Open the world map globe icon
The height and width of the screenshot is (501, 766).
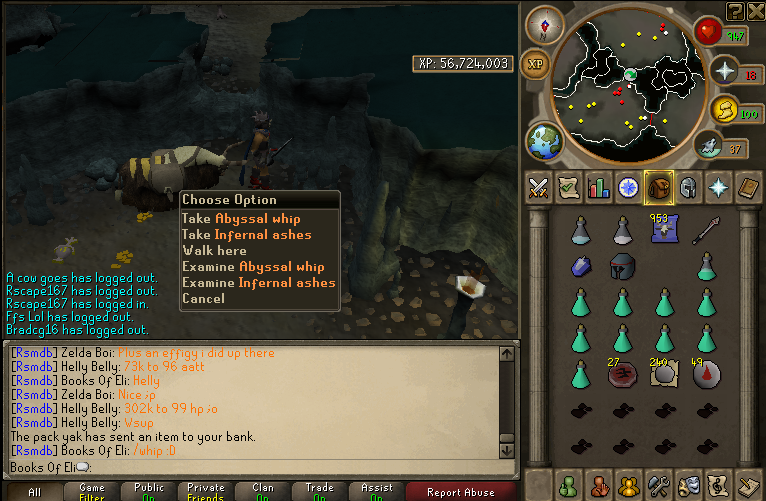click(544, 141)
